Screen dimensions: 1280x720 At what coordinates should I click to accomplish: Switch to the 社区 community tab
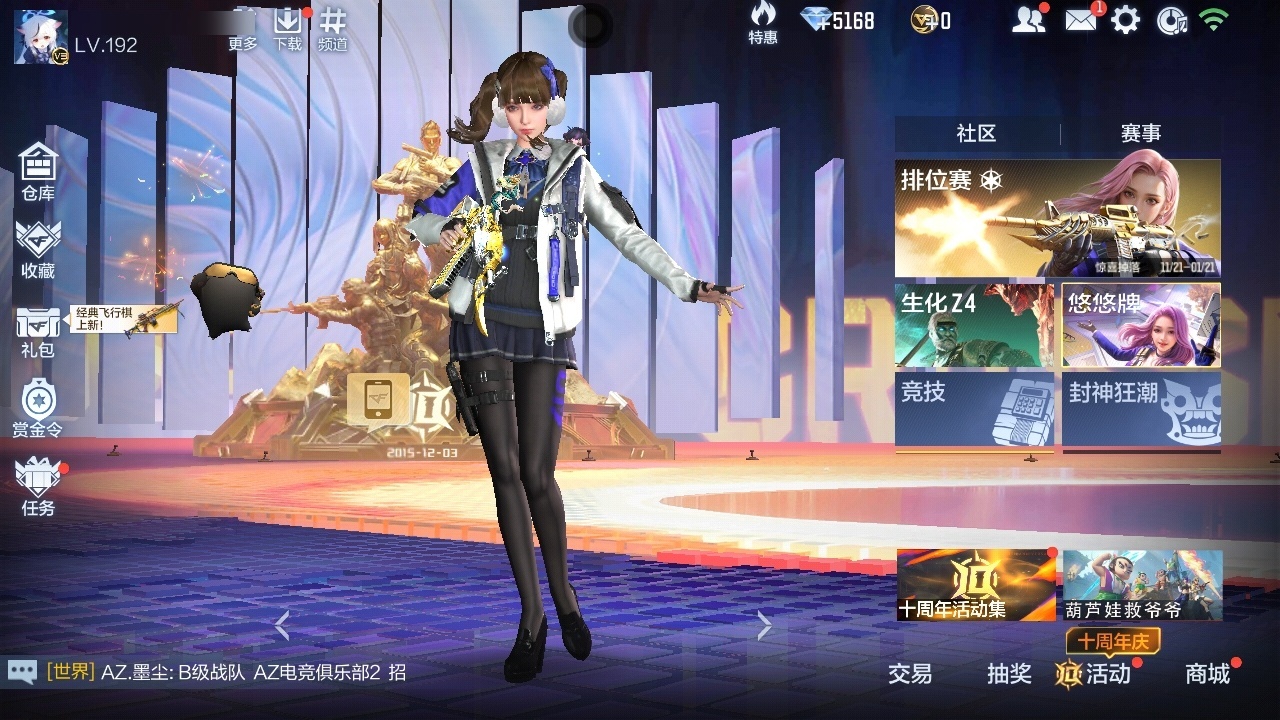[x=976, y=134]
